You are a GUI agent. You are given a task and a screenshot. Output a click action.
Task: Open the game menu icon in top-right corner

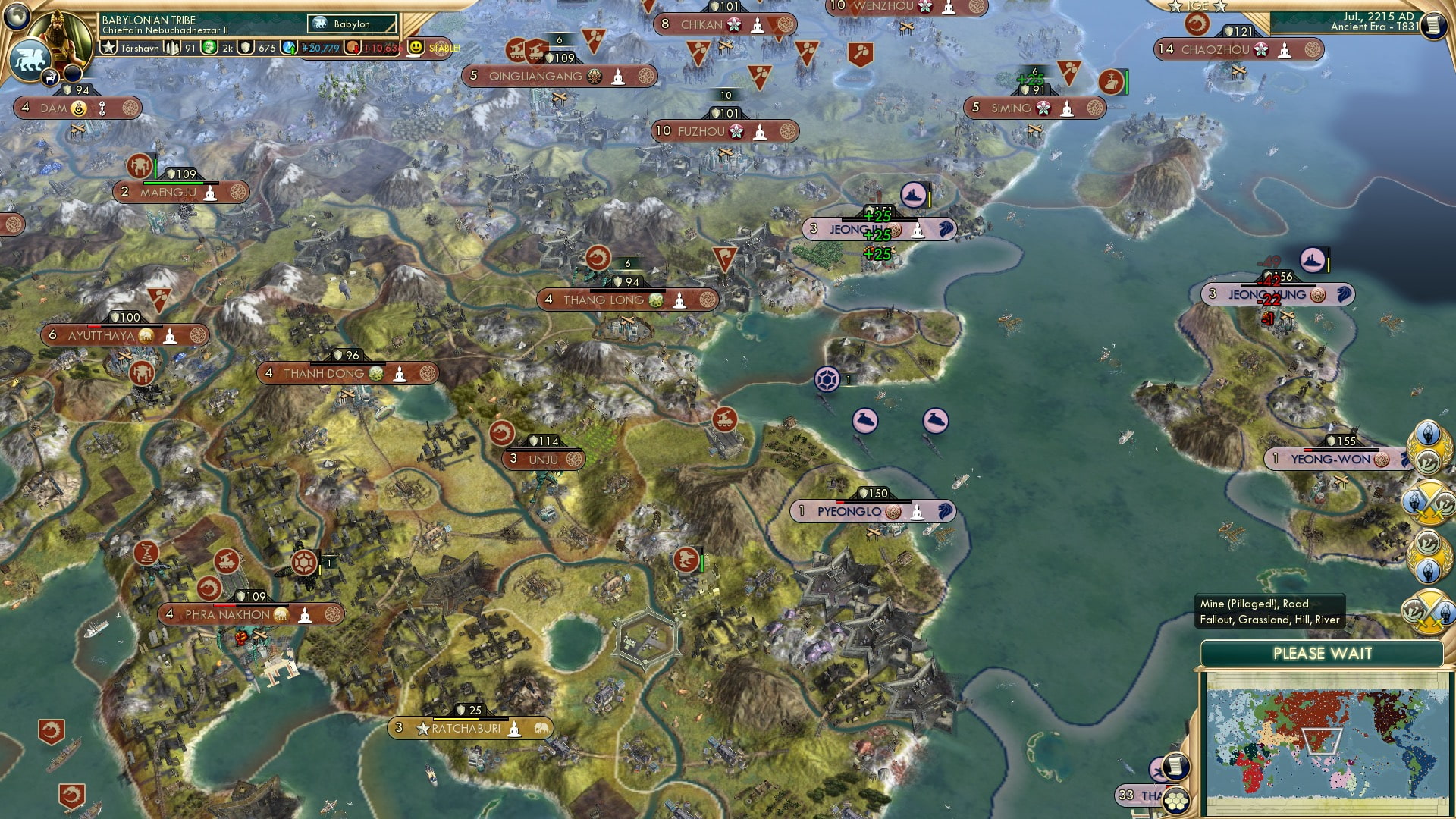click(x=1436, y=27)
